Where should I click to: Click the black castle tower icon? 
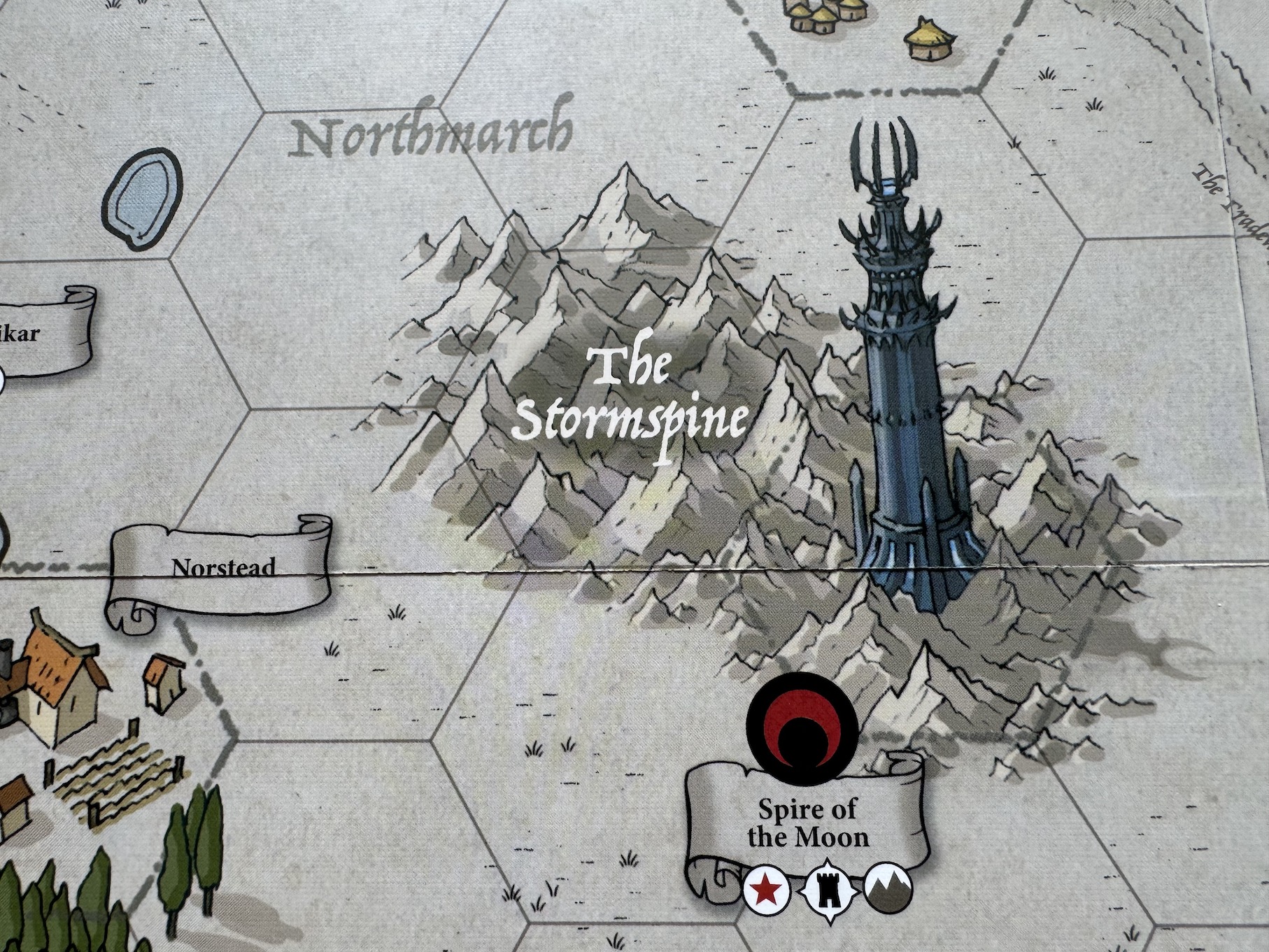(x=828, y=890)
